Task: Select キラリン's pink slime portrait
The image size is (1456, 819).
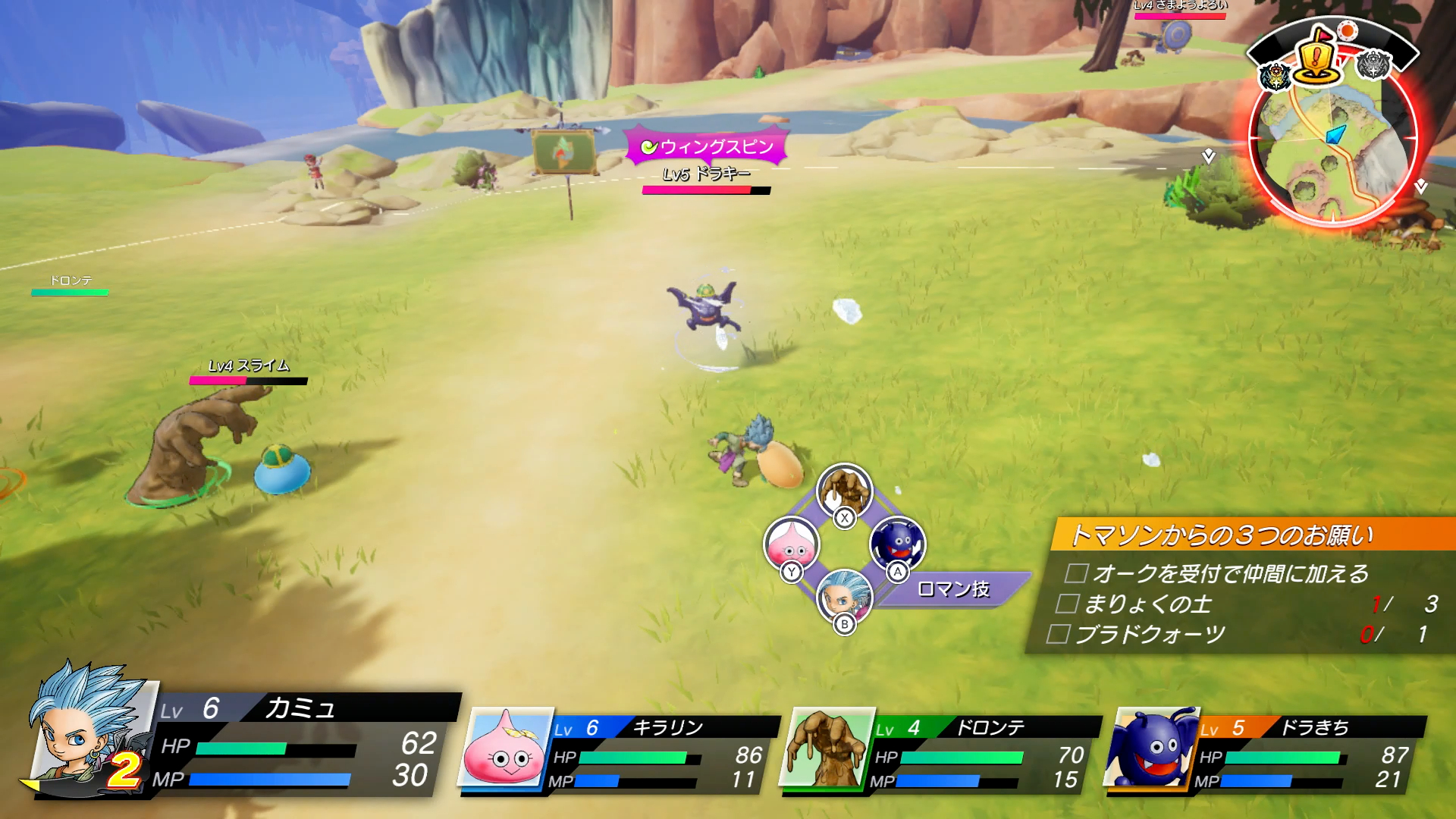Action: tap(506, 748)
